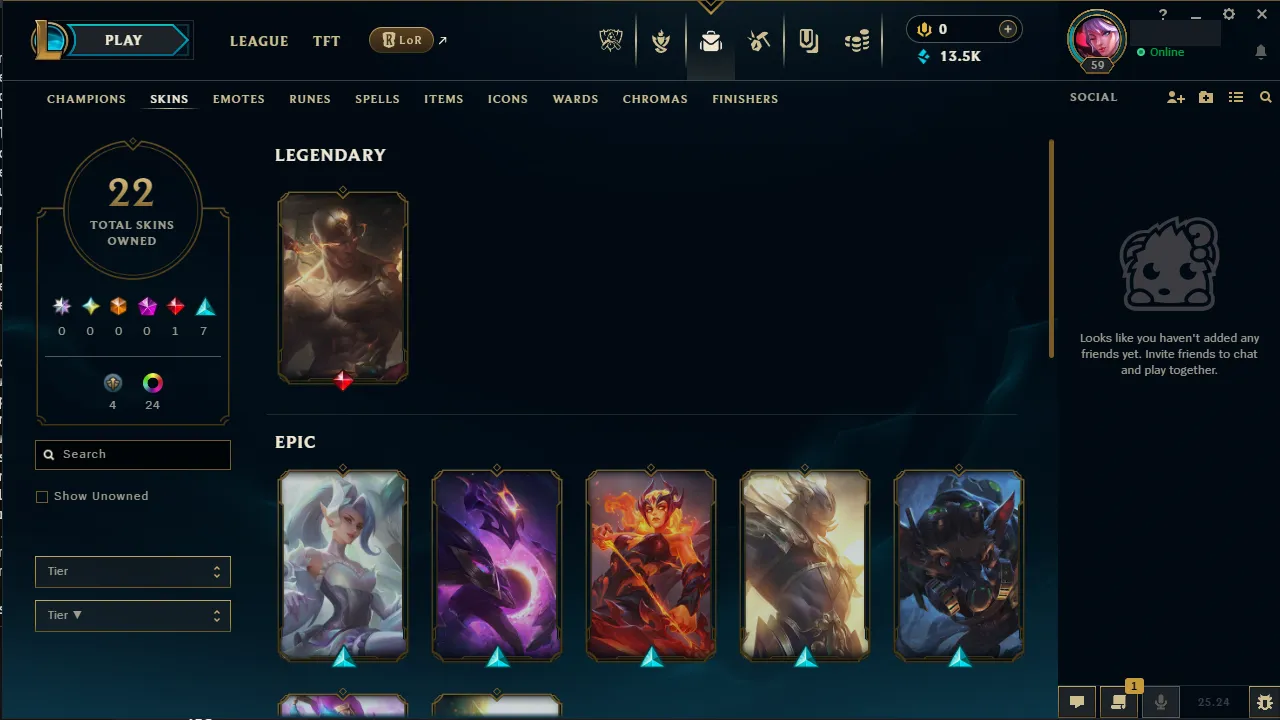Toggle the voice chat microphone
Image resolution: width=1280 pixels, height=720 pixels.
coord(1161,701)
